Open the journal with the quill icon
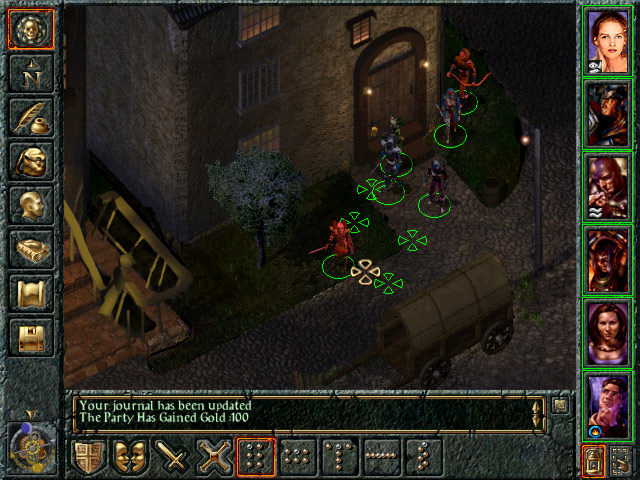Image resolution: width=640 pixels, height=480 pixels. [x=30, y=117]
